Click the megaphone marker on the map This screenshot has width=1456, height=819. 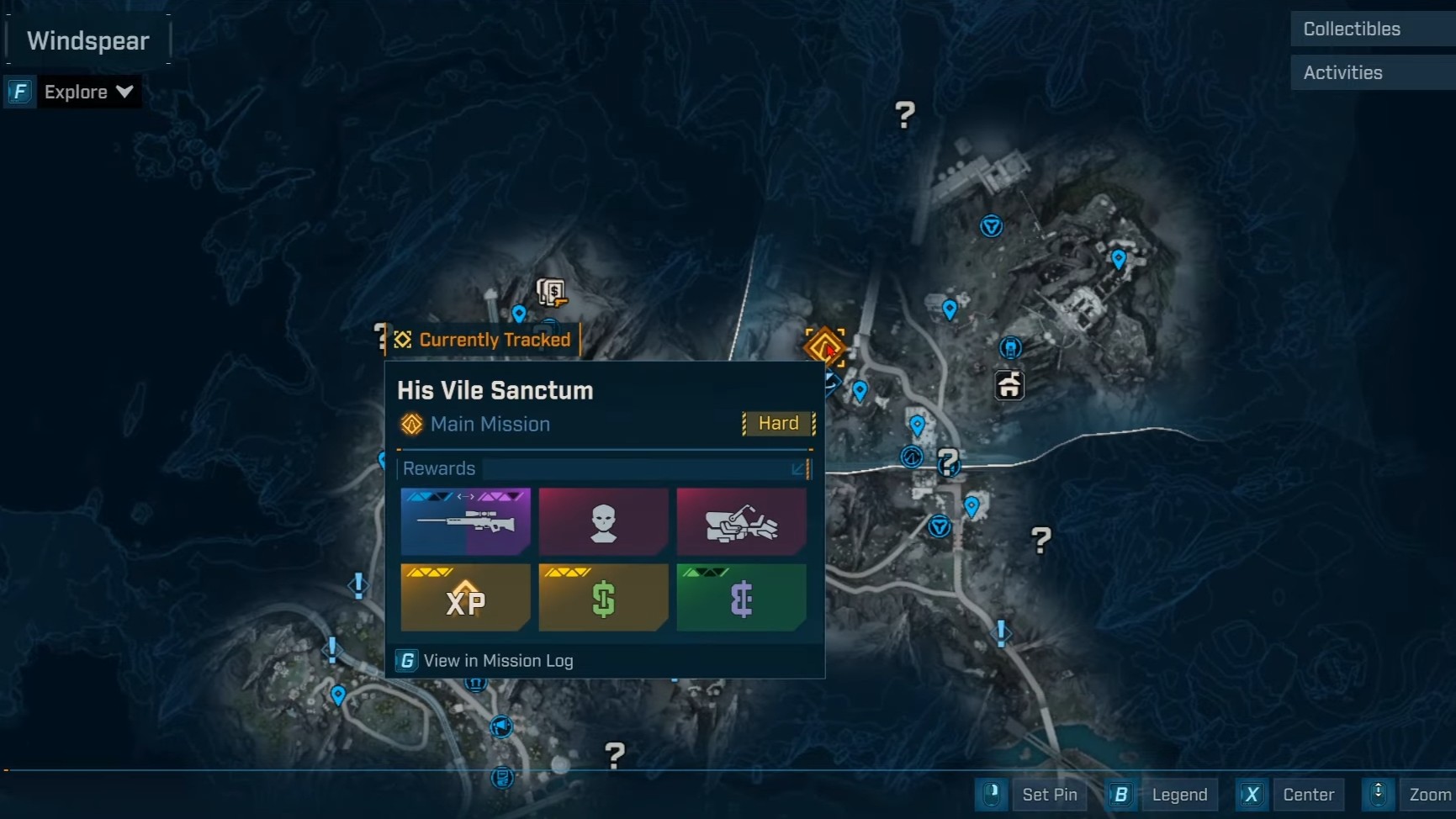tap(501, 727)
